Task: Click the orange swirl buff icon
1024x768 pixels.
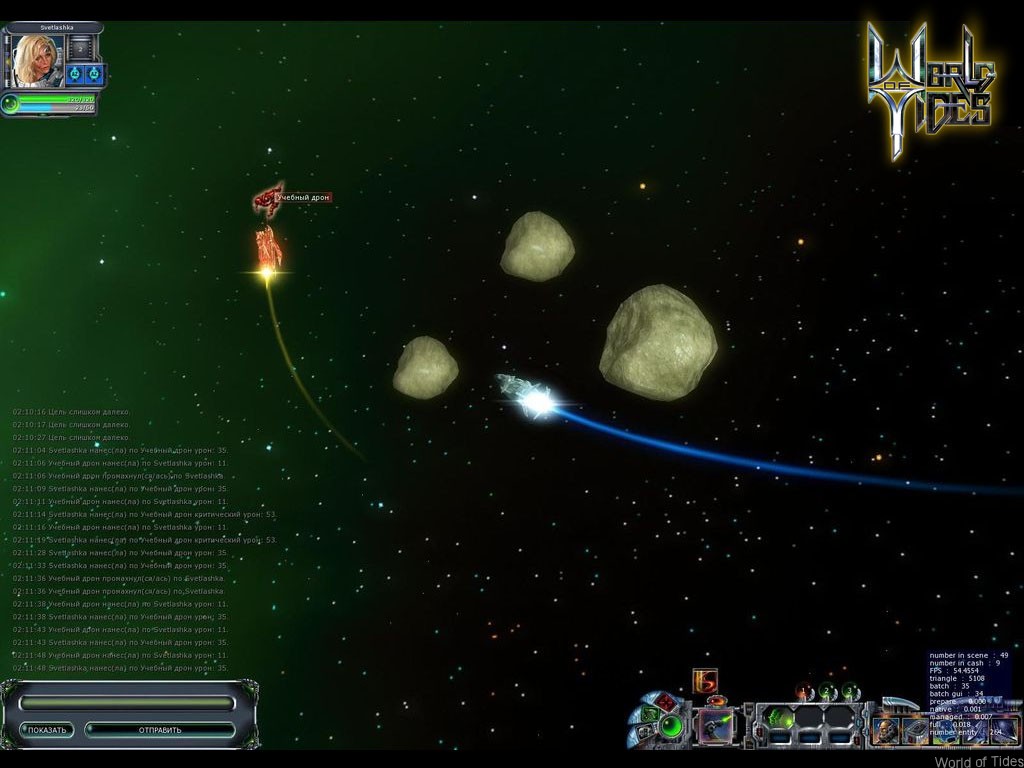Action: coord(706,680)
